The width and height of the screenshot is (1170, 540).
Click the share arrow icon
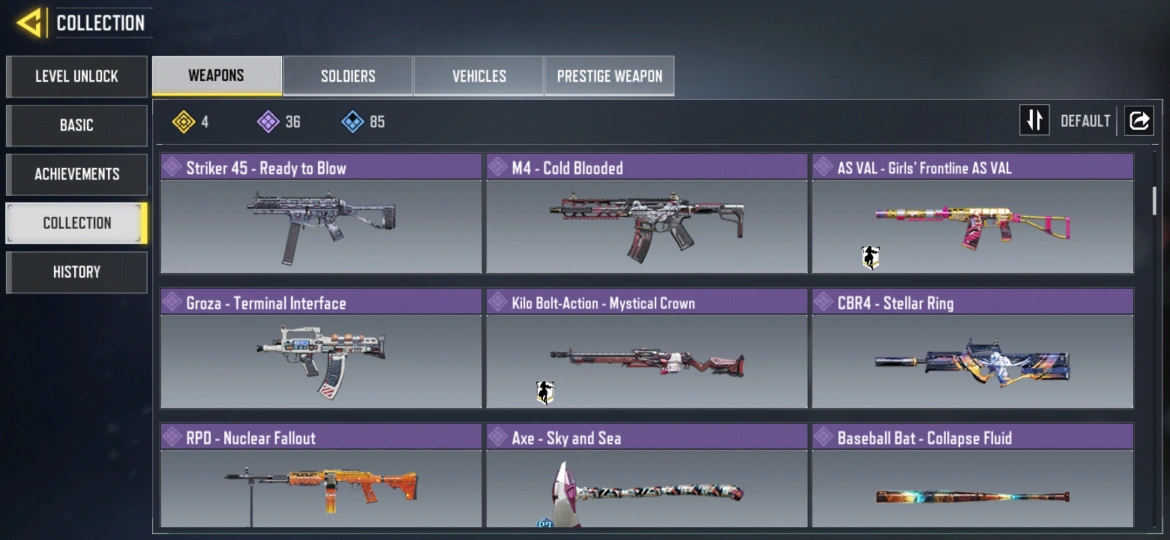pos(1139,121)
